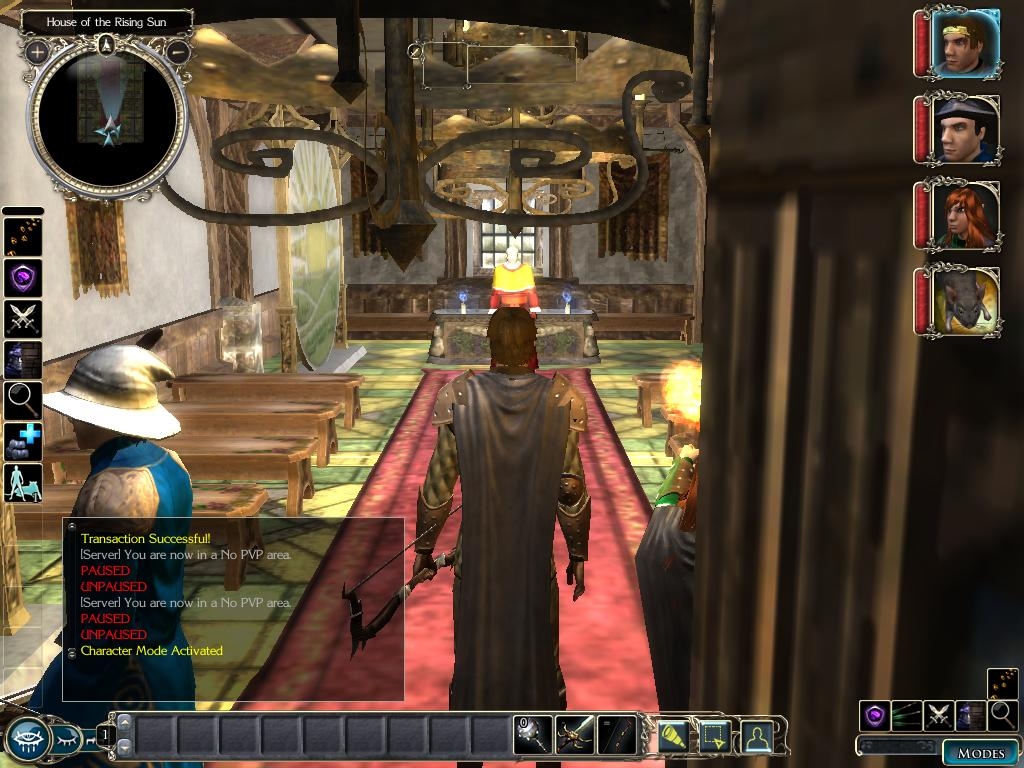Screen dimensions: 1024x768
Task: Click the figure with animal companion icon
Action: tap(22, 482)
